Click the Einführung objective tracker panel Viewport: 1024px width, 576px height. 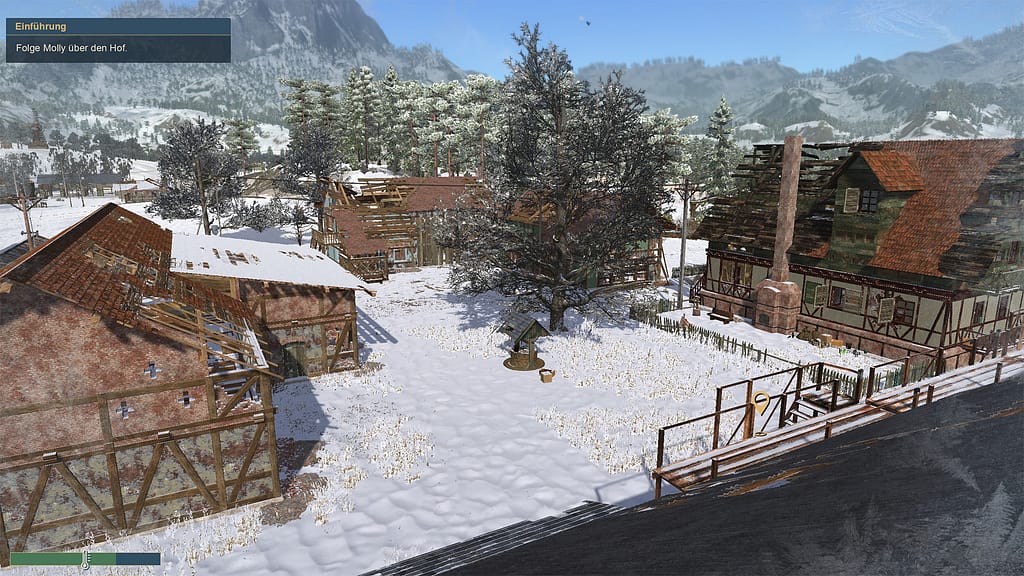coord(118,39)
